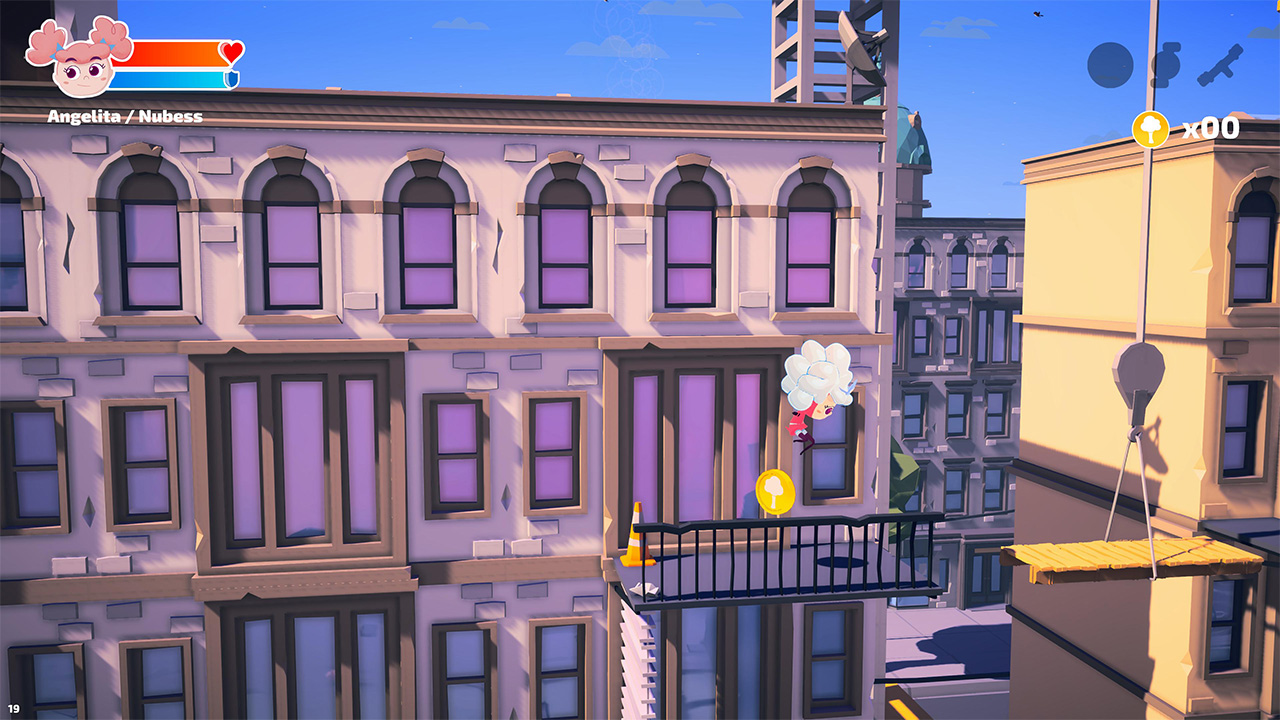Viewport: 1280px width, 720px height.
Task: Click Angelita's red hair visible under the cloud
Action: (801, 417)
